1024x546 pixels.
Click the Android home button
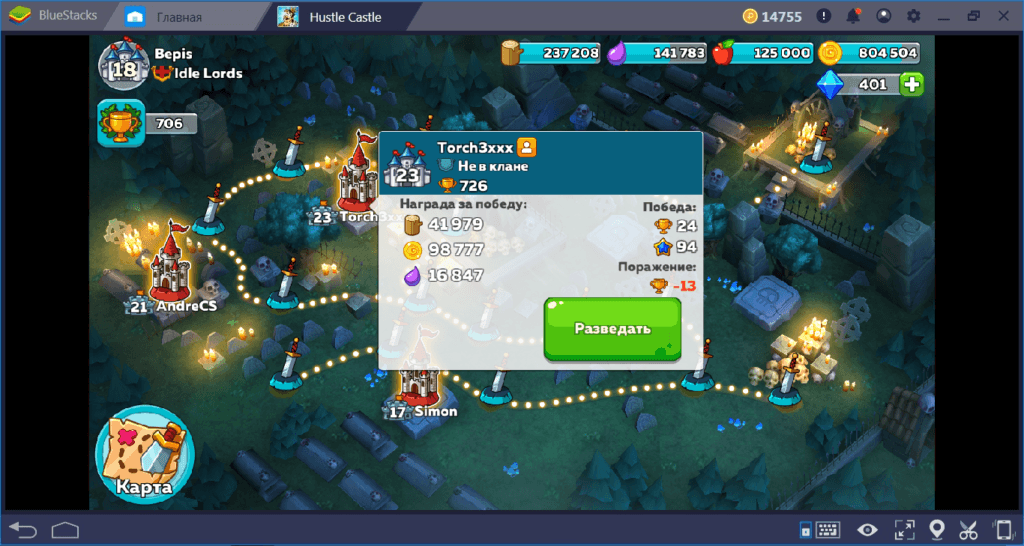(x=65, y=528)
